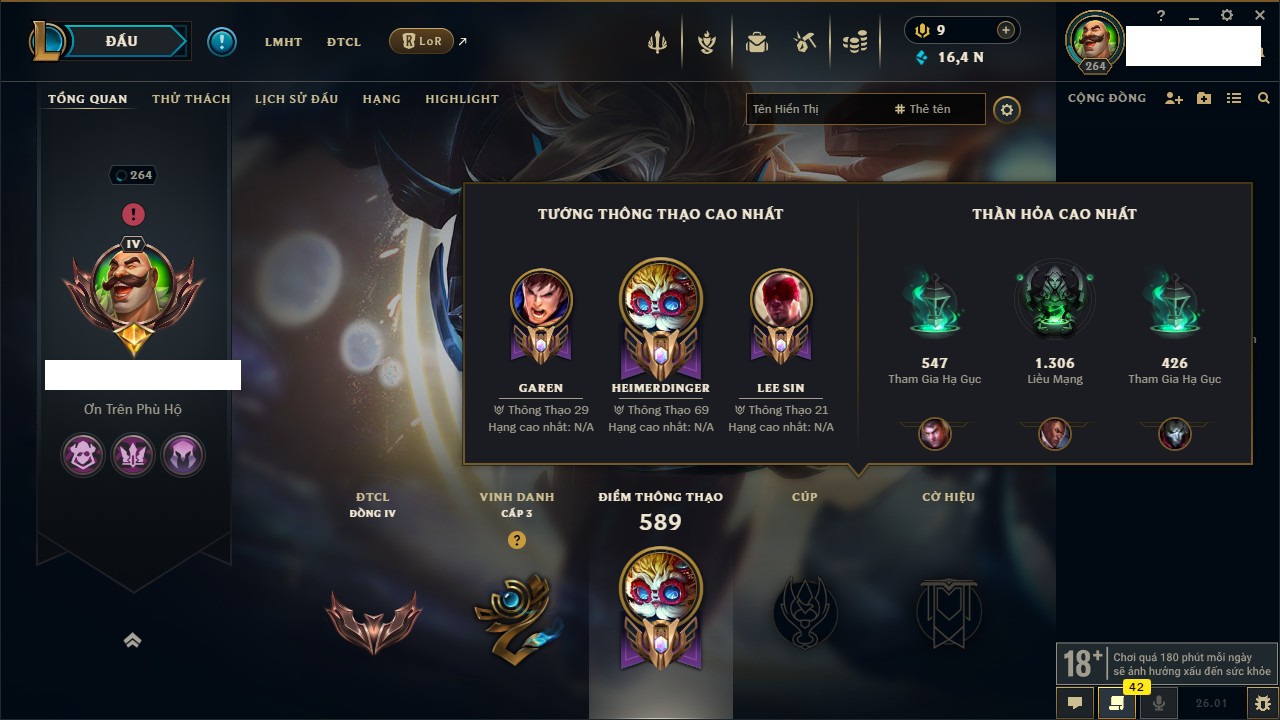Search friends with the magnifier icon
Screen dimensions: 1280x720
coord(1264,99)
